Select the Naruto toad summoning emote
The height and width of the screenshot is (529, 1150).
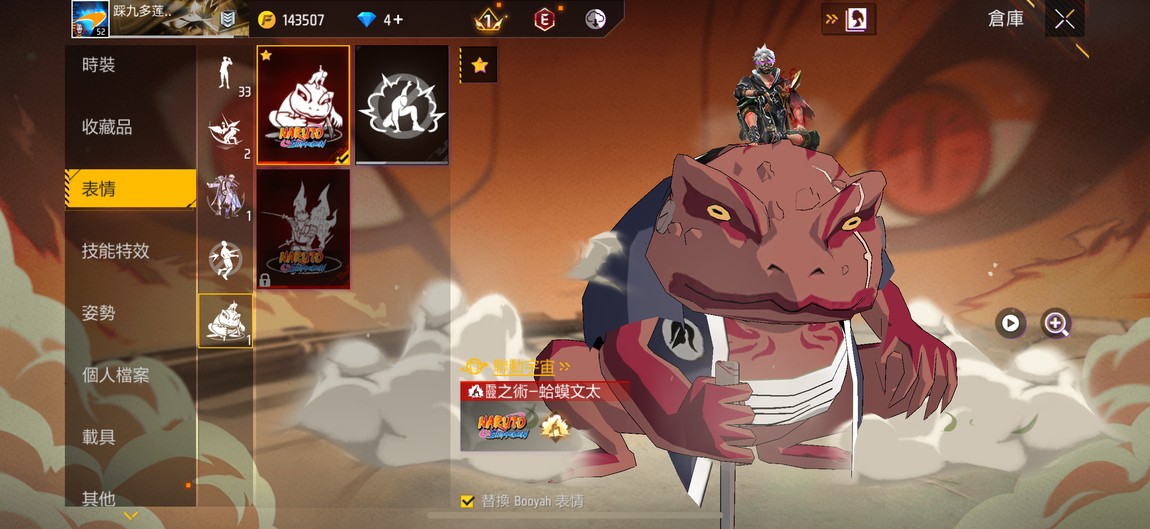pos(303,104)
